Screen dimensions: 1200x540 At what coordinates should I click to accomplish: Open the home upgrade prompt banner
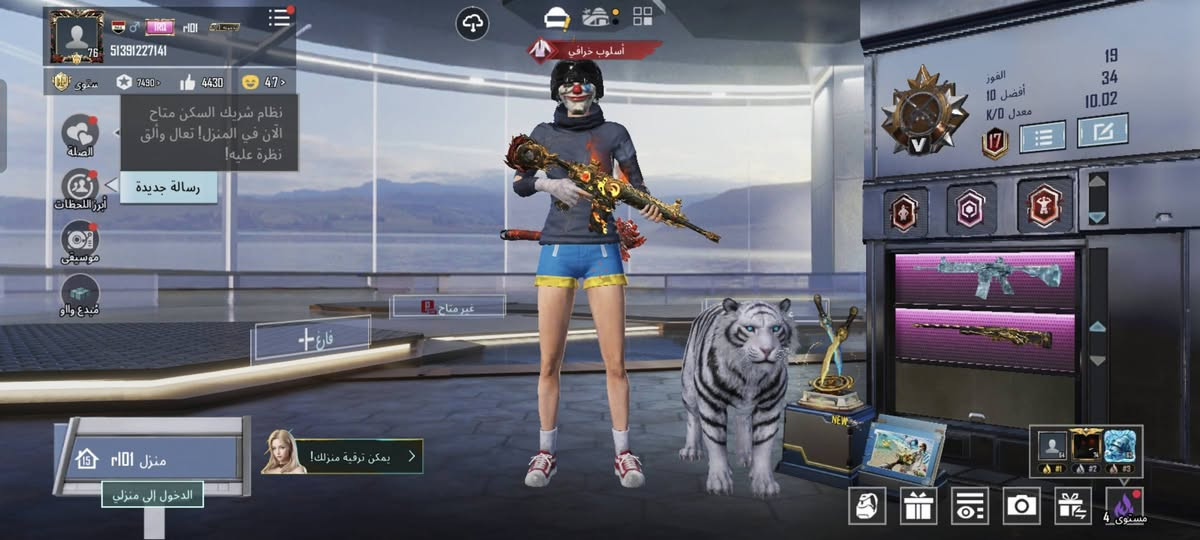[342, 457]
